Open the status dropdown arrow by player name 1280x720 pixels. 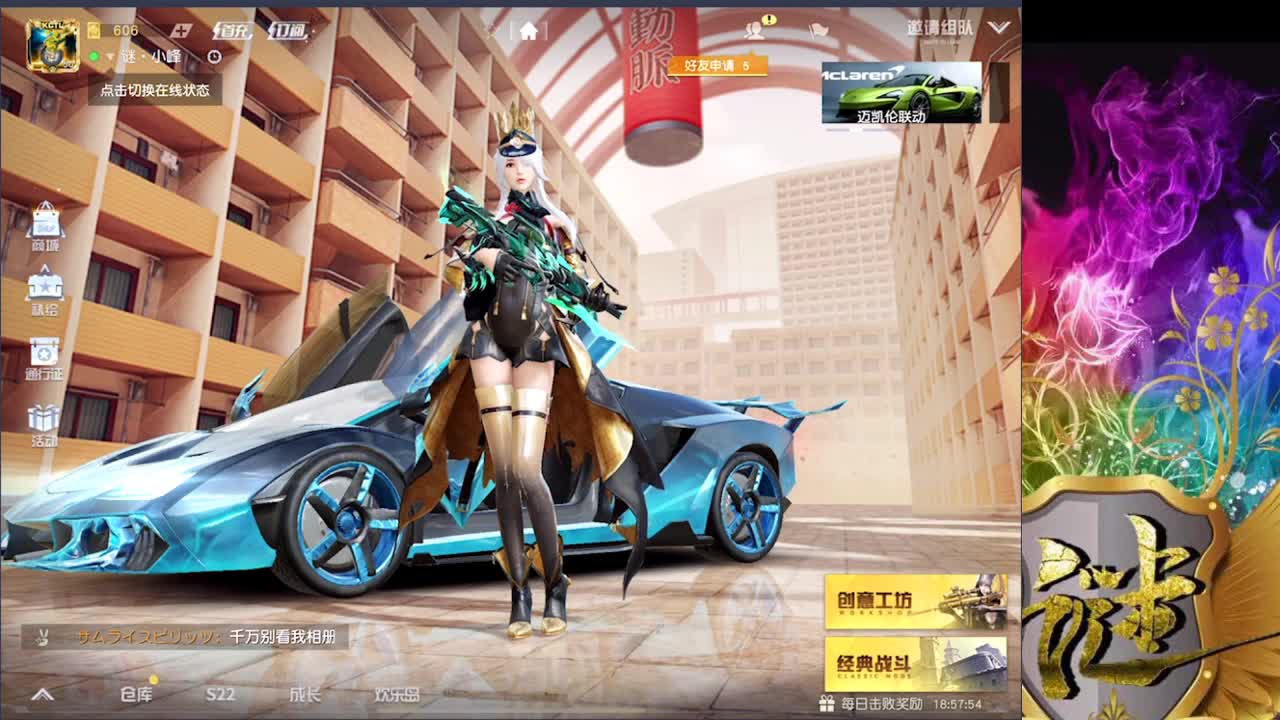(109, 56)
